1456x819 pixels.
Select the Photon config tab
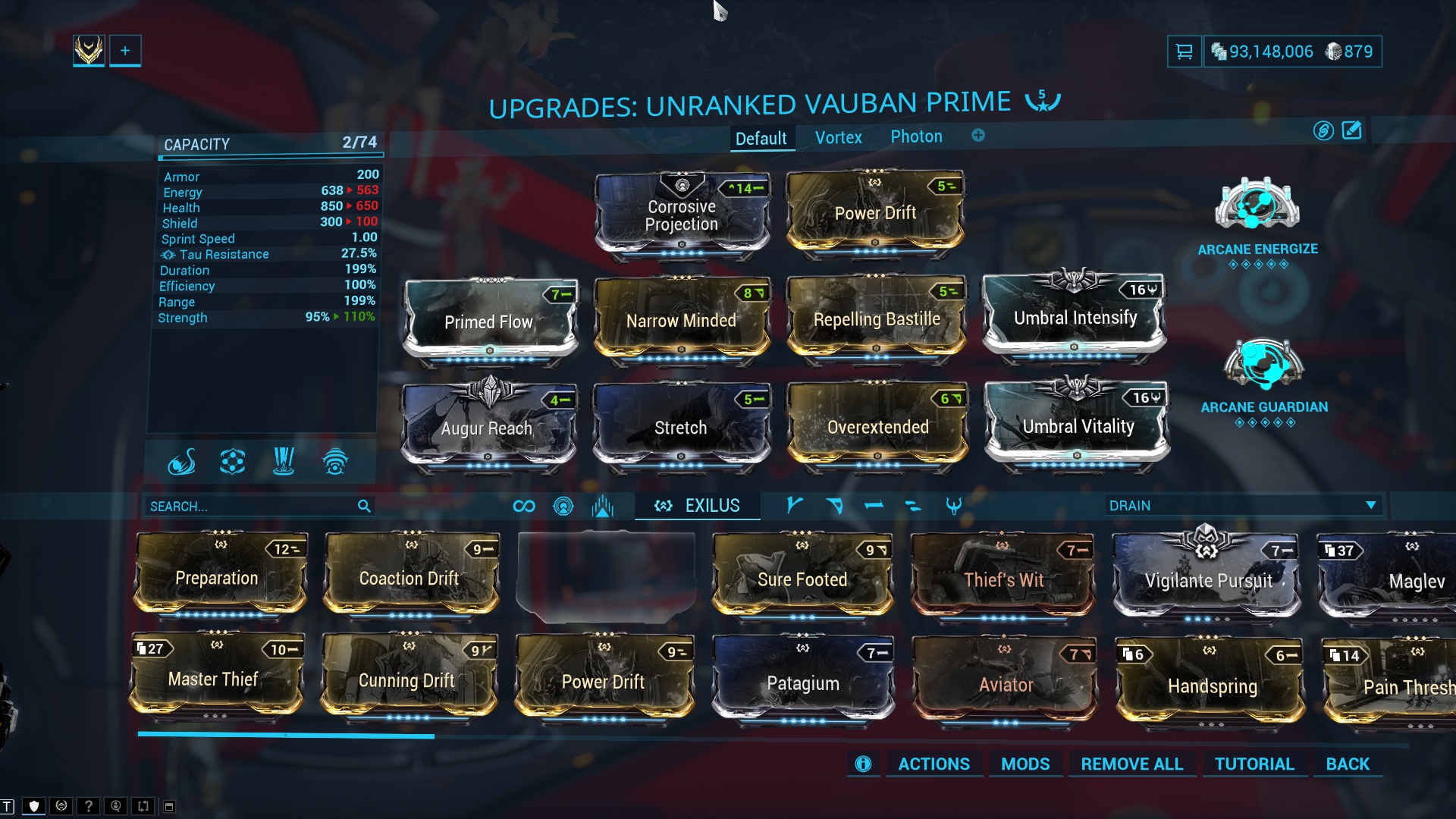coord(916,136)
